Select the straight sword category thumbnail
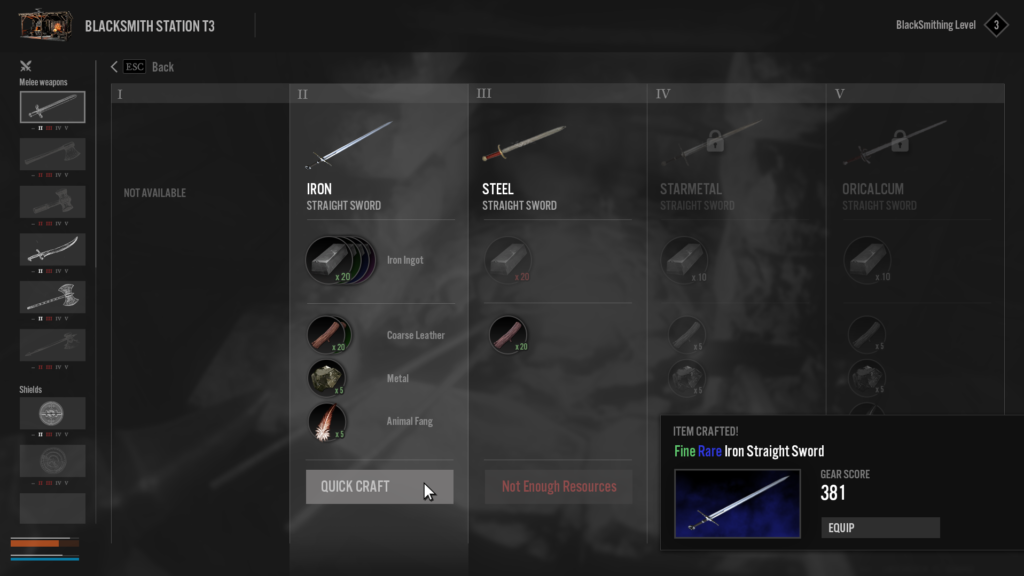1024x576 pixels. [x=53, y=107]
